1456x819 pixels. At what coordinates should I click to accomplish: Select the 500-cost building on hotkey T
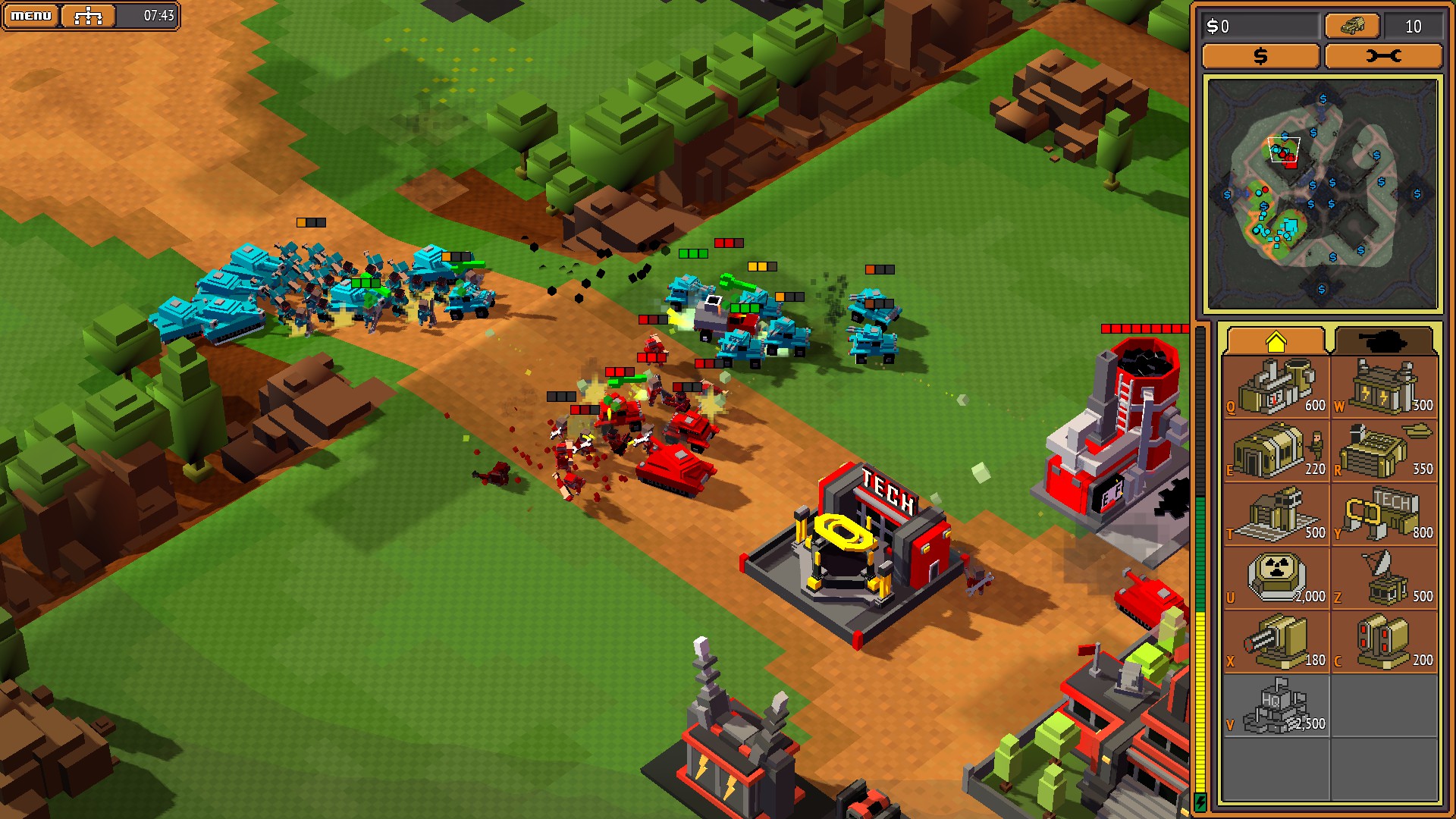(1277, 514)
